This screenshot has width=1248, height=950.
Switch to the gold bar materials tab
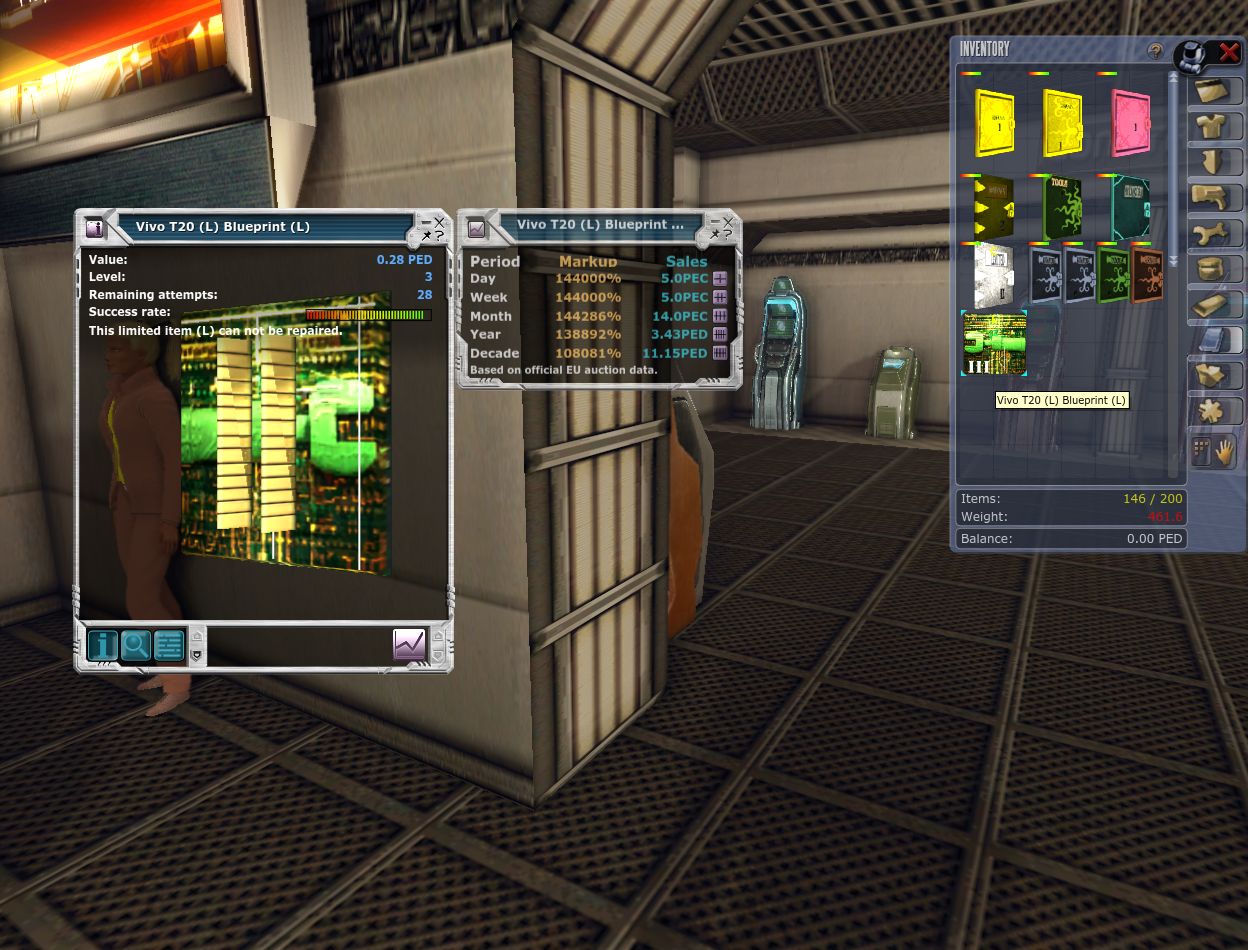click(x=1214, y=305)
